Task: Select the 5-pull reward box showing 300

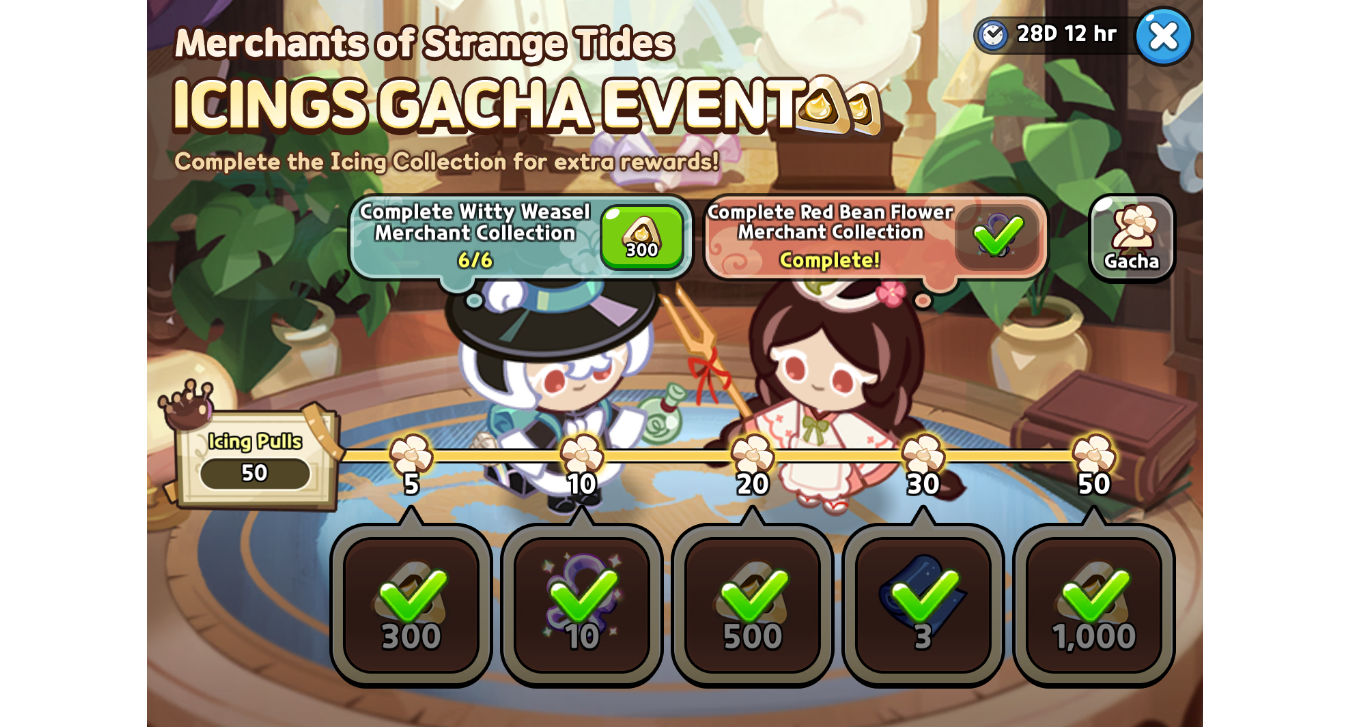Action: coord(411,604)
